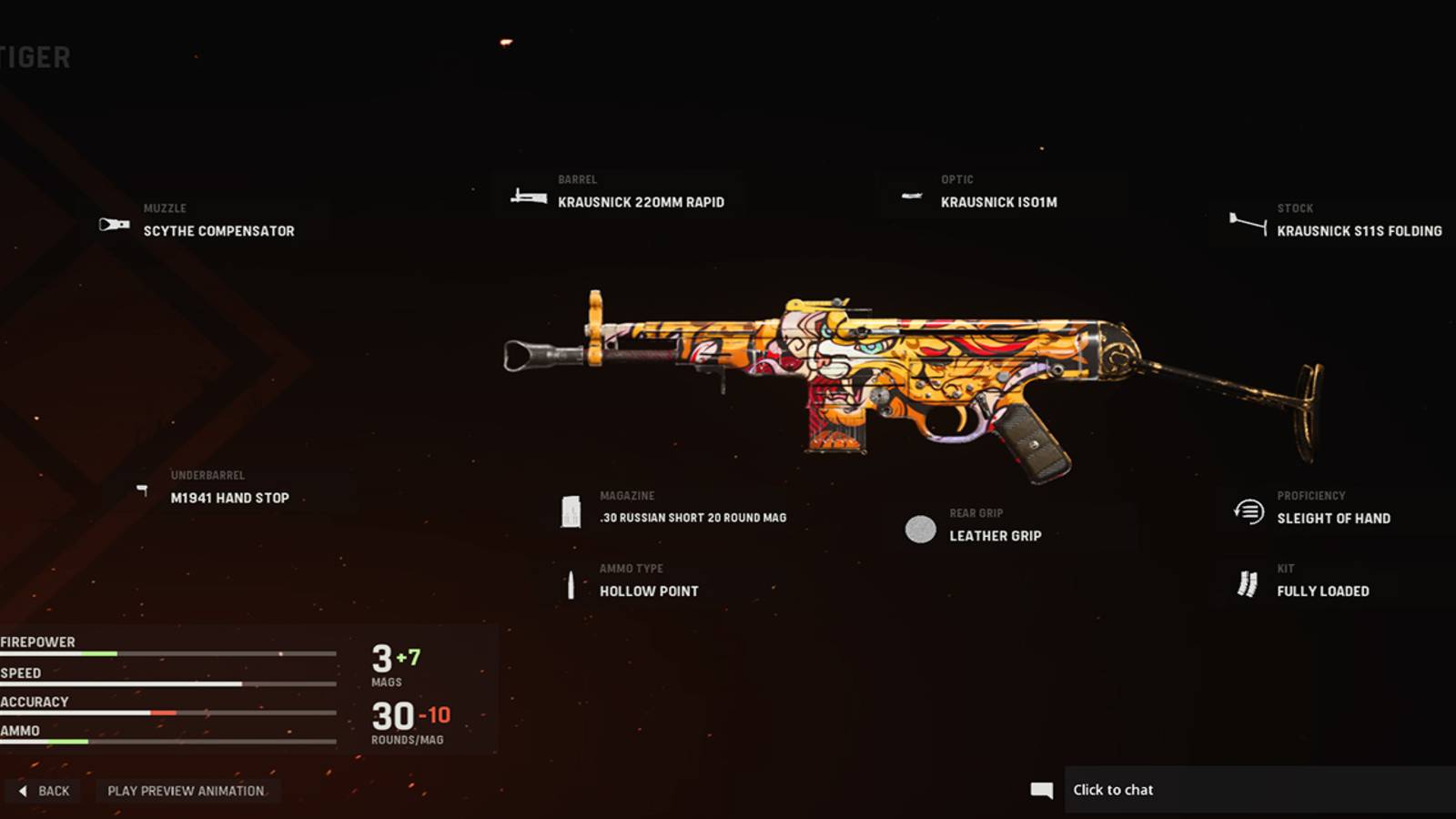Click the Leather Grip rear grip icon
Image resolution: width=1456 pixels, height=819 pixels.
click(x=919, y=531)
